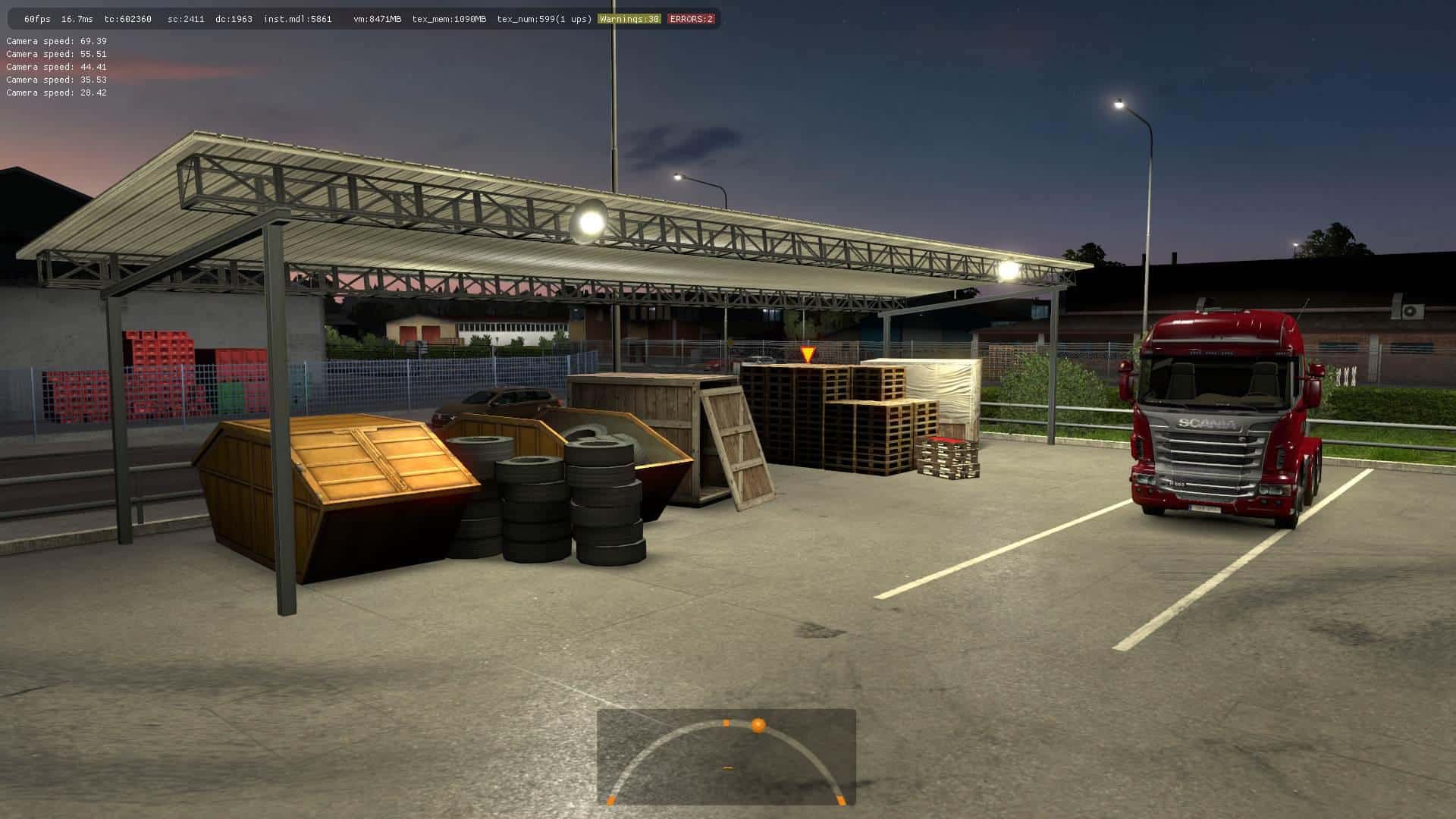Select the red ERRORS:2 badge
The image size is (1456, 819).
[x=691, y=19]
